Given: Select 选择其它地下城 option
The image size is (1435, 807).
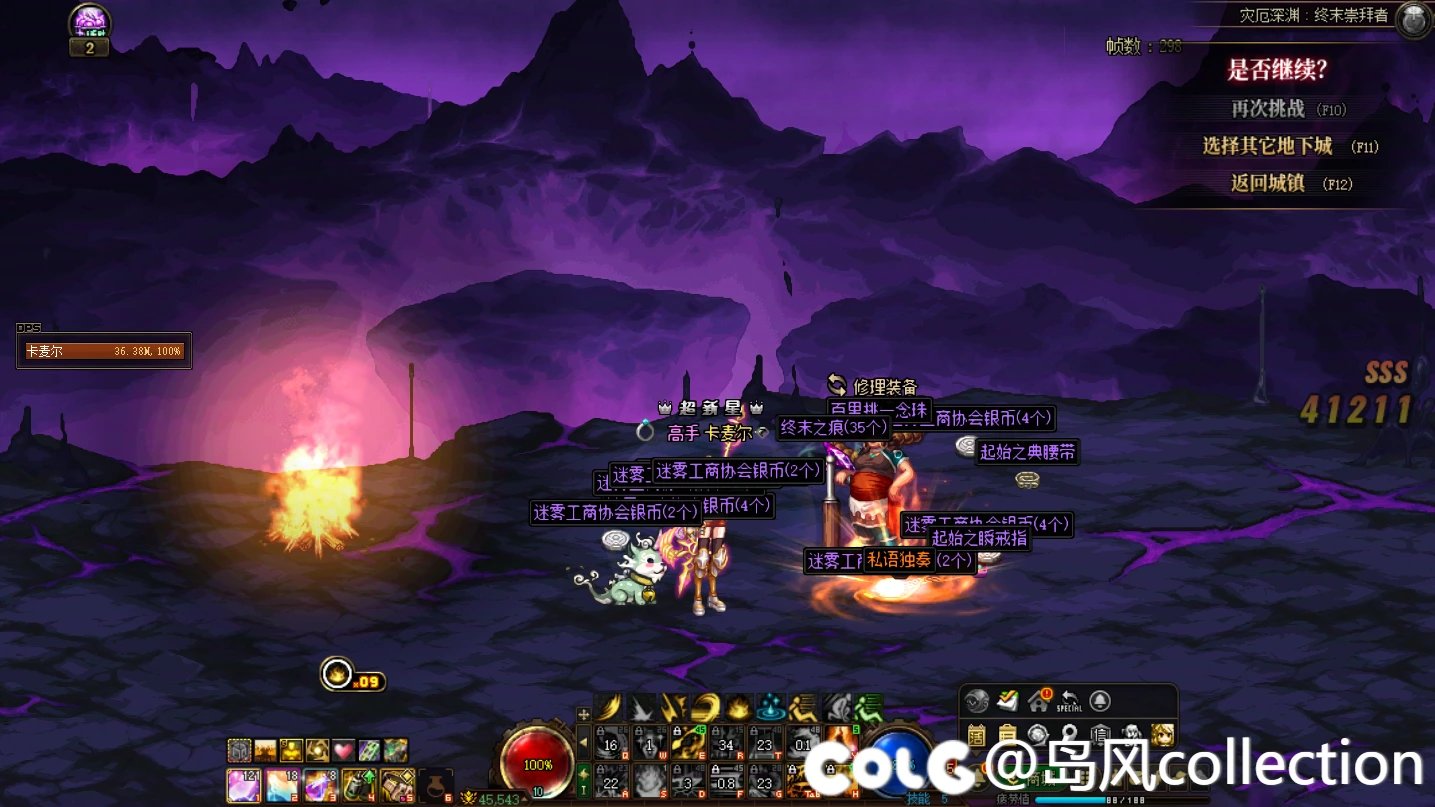Looking at the screenshot, I should coord(1268,146).
